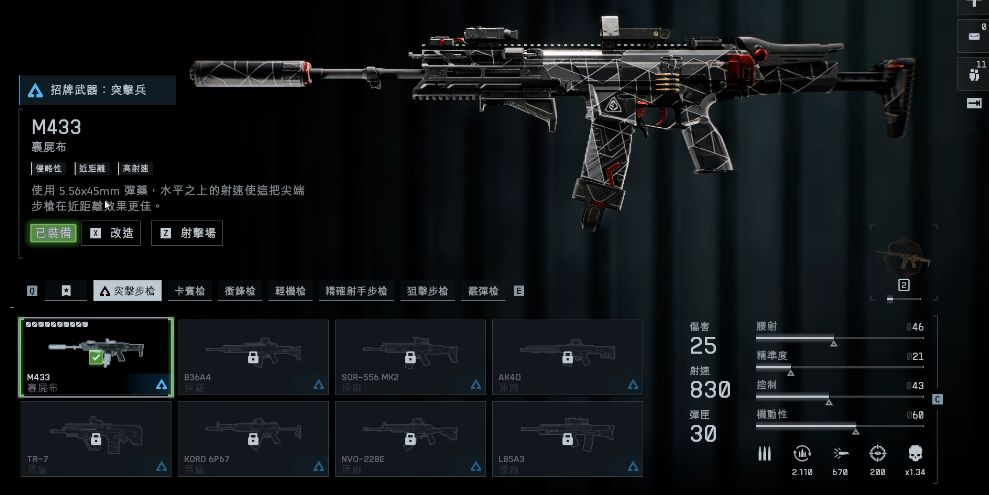The height and width of the screenshot is (495, 989).
Task: Select the locked L85A3 rifle tile
Action: pos(567,438)
